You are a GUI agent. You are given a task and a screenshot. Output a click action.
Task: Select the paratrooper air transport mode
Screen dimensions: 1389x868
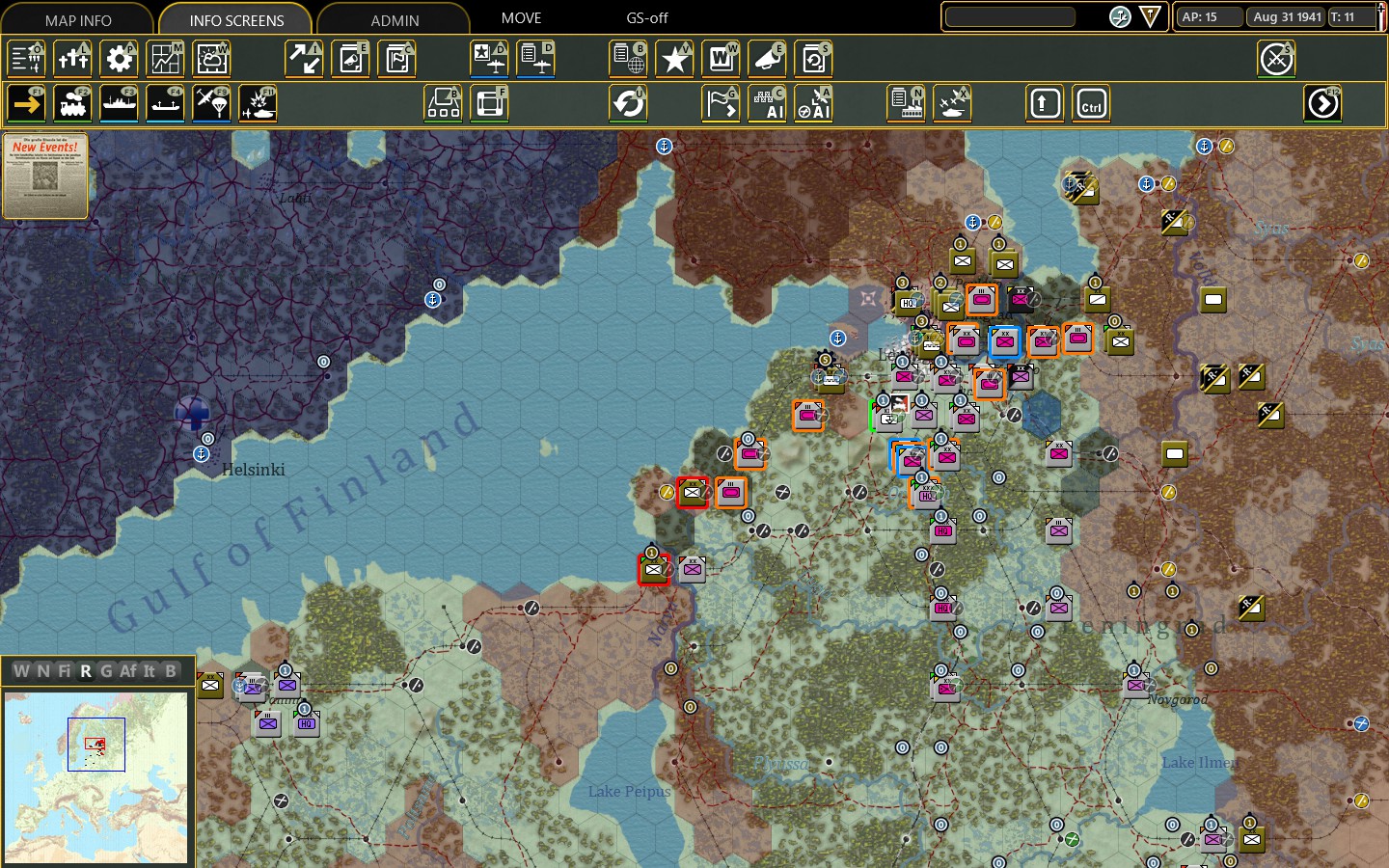(212, 103)
